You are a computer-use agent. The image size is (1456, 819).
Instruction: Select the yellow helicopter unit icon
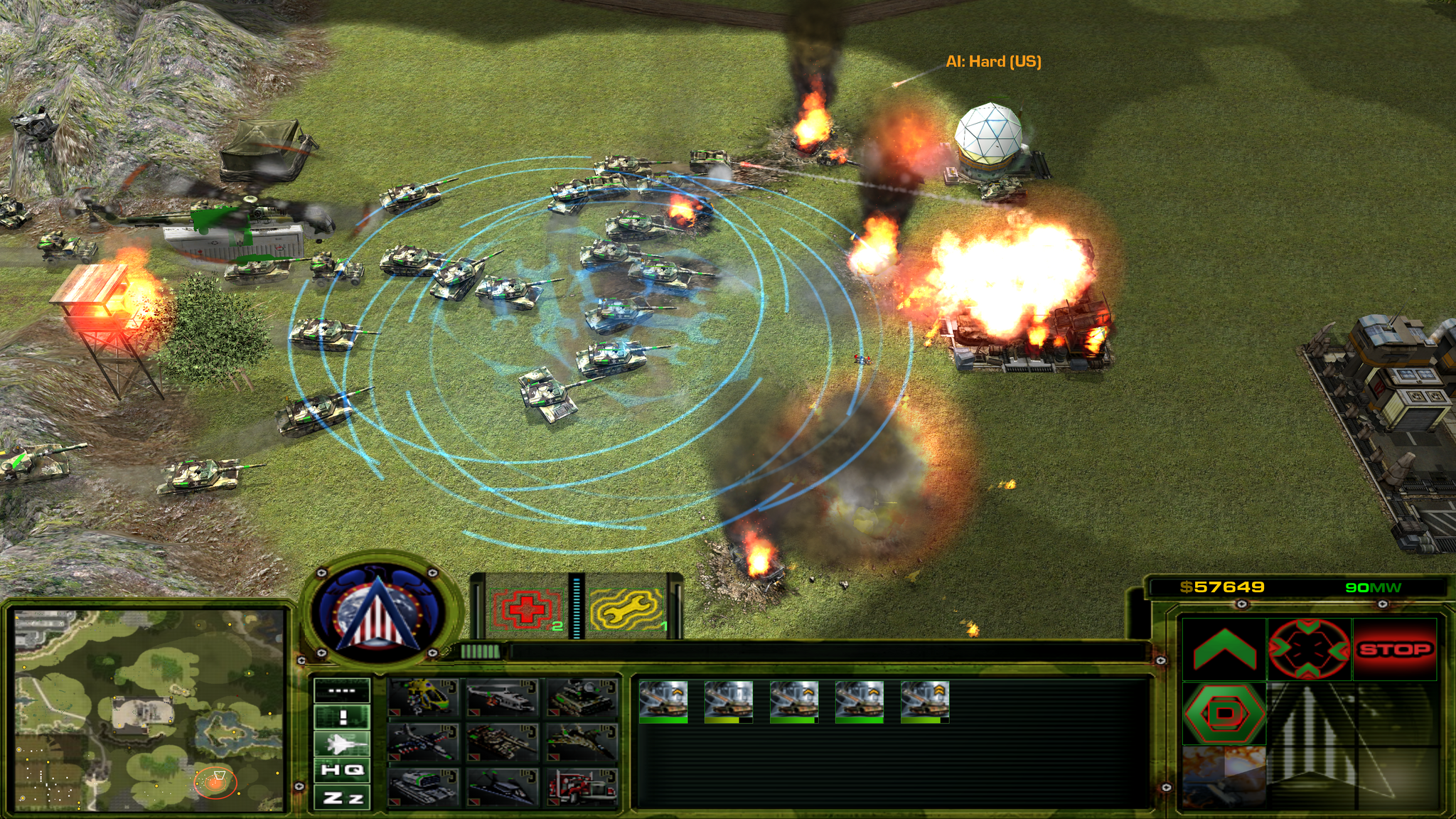click(423, 698)
